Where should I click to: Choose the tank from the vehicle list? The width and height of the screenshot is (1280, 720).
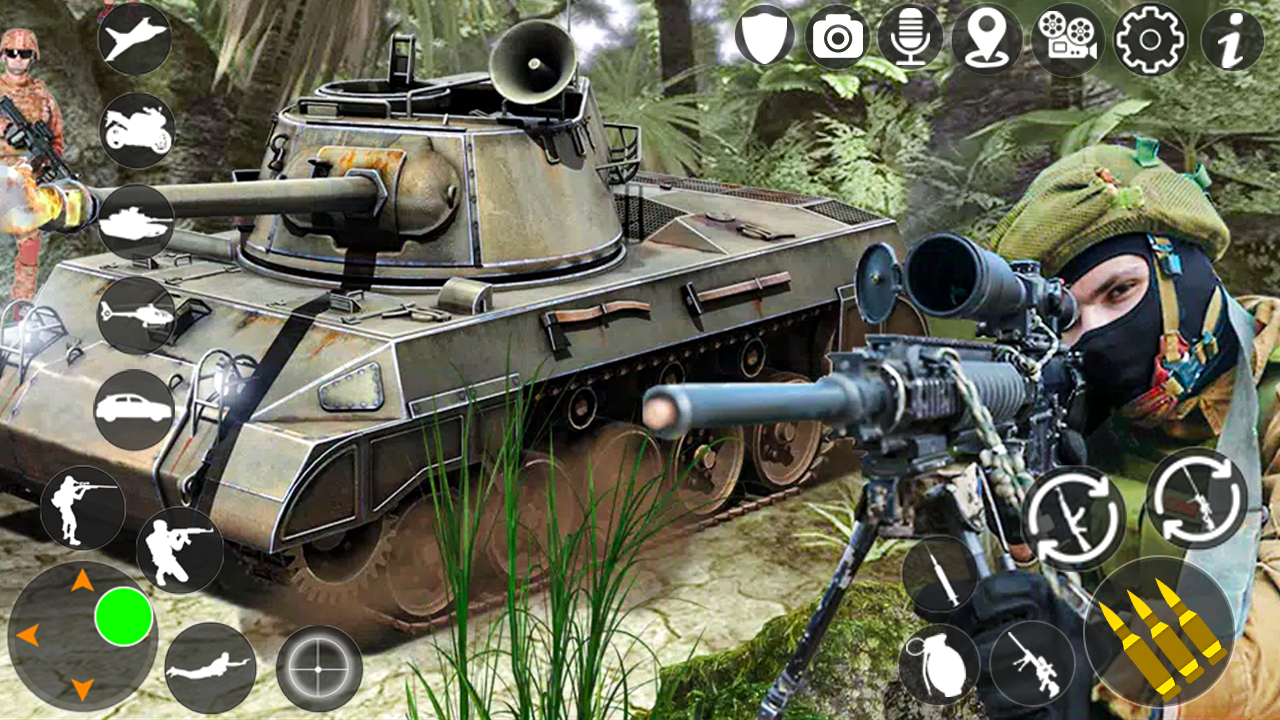[138, 222]
